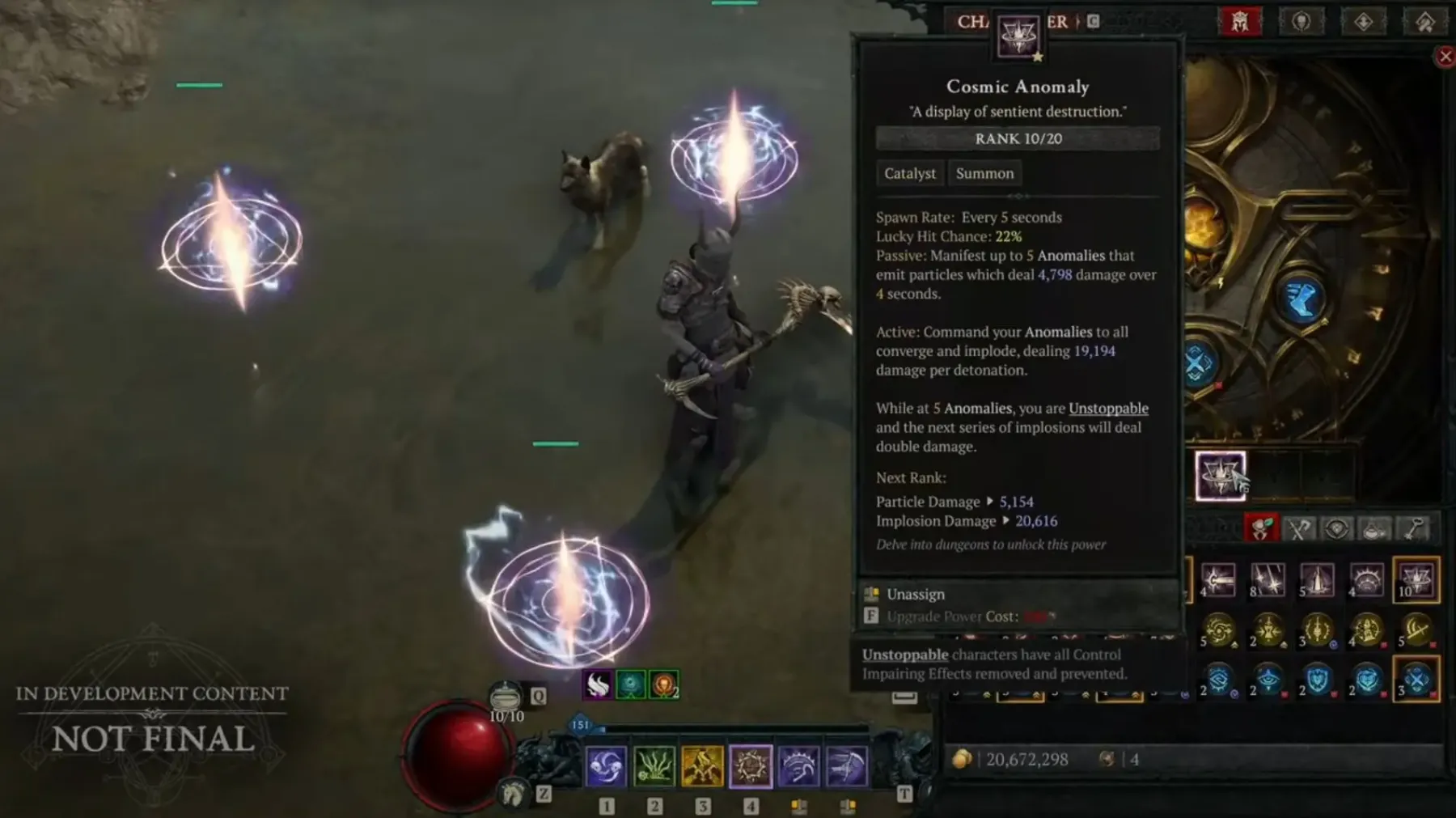1456x818 pixels.
Task: Show the key items tab
Action: (1414, 529)
